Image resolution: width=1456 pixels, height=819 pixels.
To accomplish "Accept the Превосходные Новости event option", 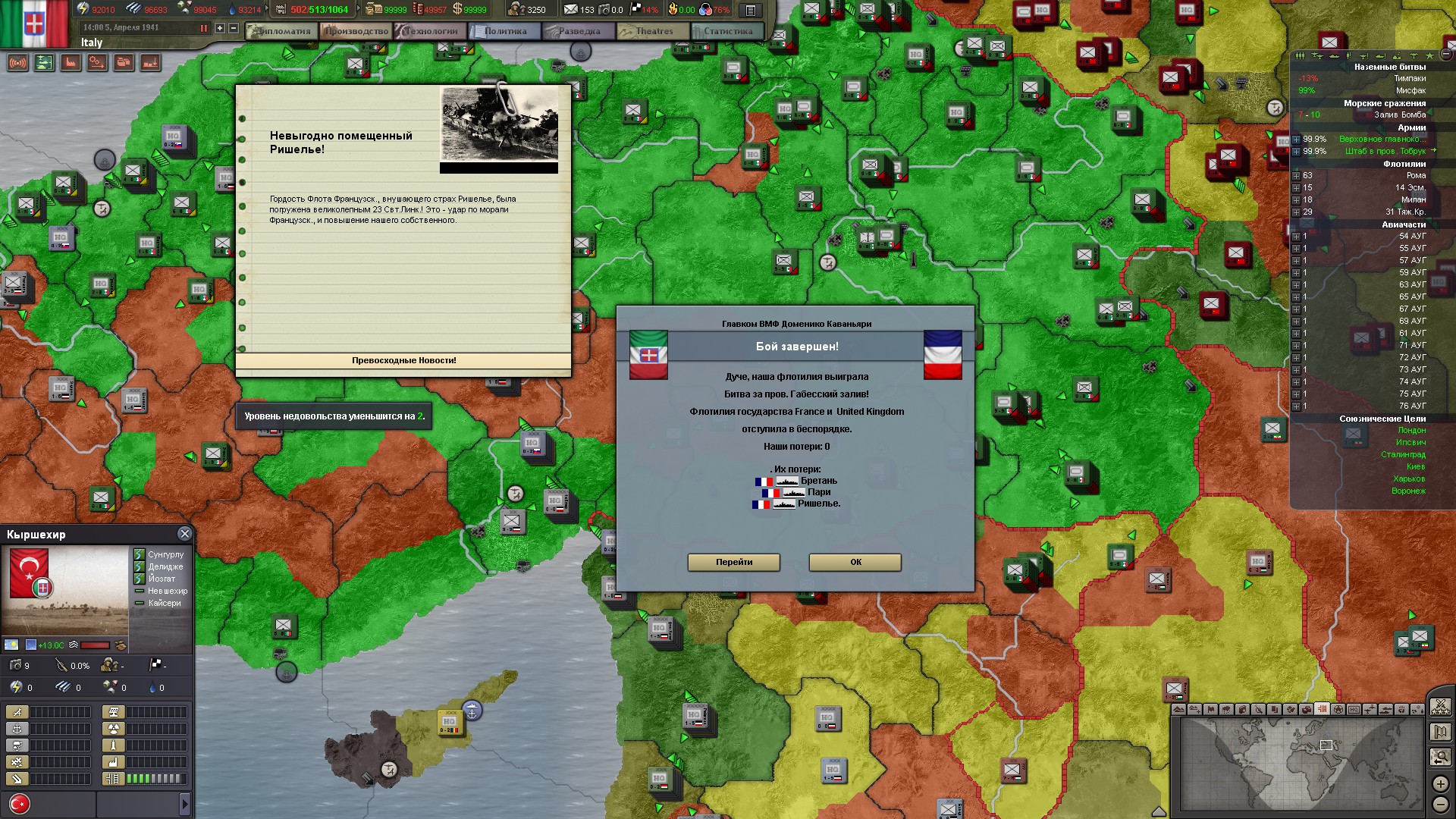I will point(403,361).
